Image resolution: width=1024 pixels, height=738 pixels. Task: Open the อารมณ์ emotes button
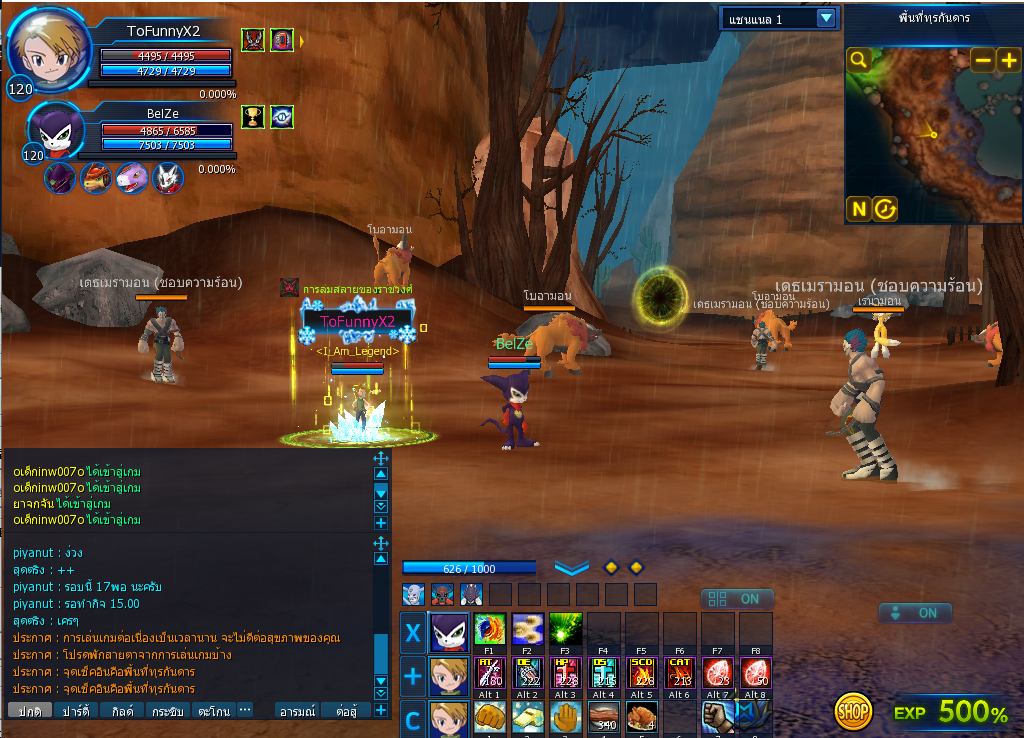[298, 710]
